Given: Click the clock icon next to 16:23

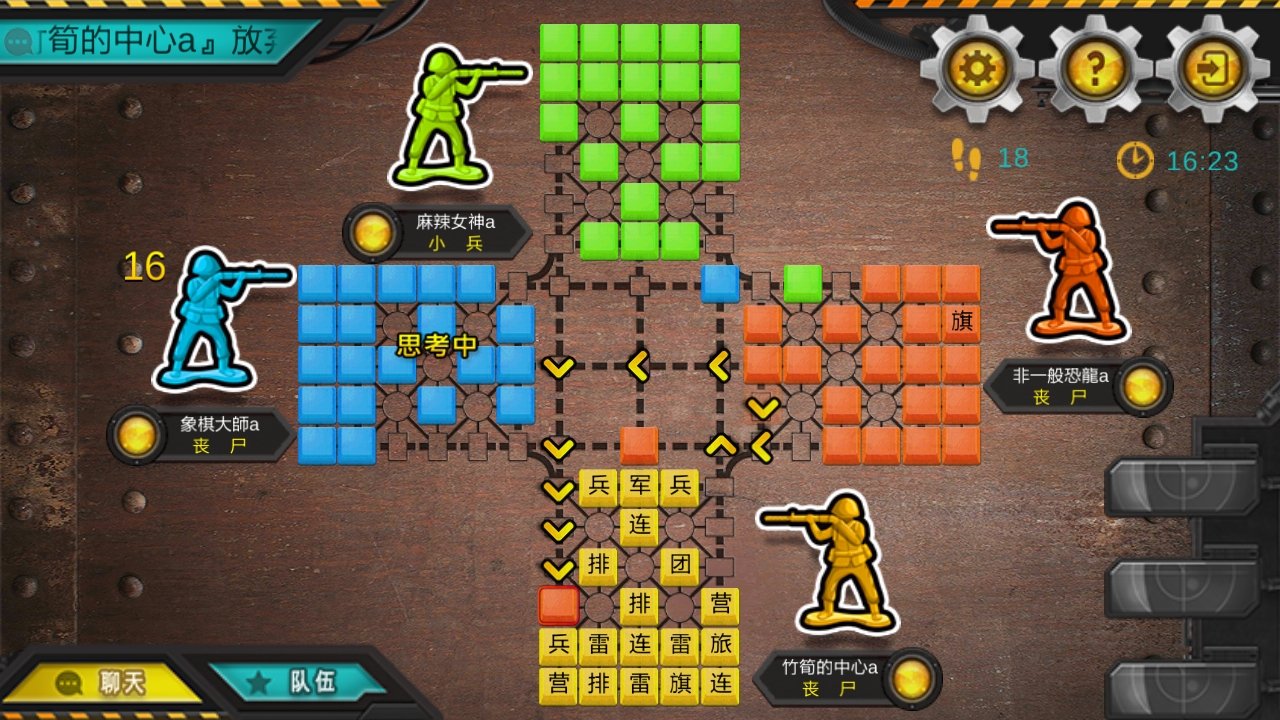Looking at the screenshot, I should click(1133, 157).
